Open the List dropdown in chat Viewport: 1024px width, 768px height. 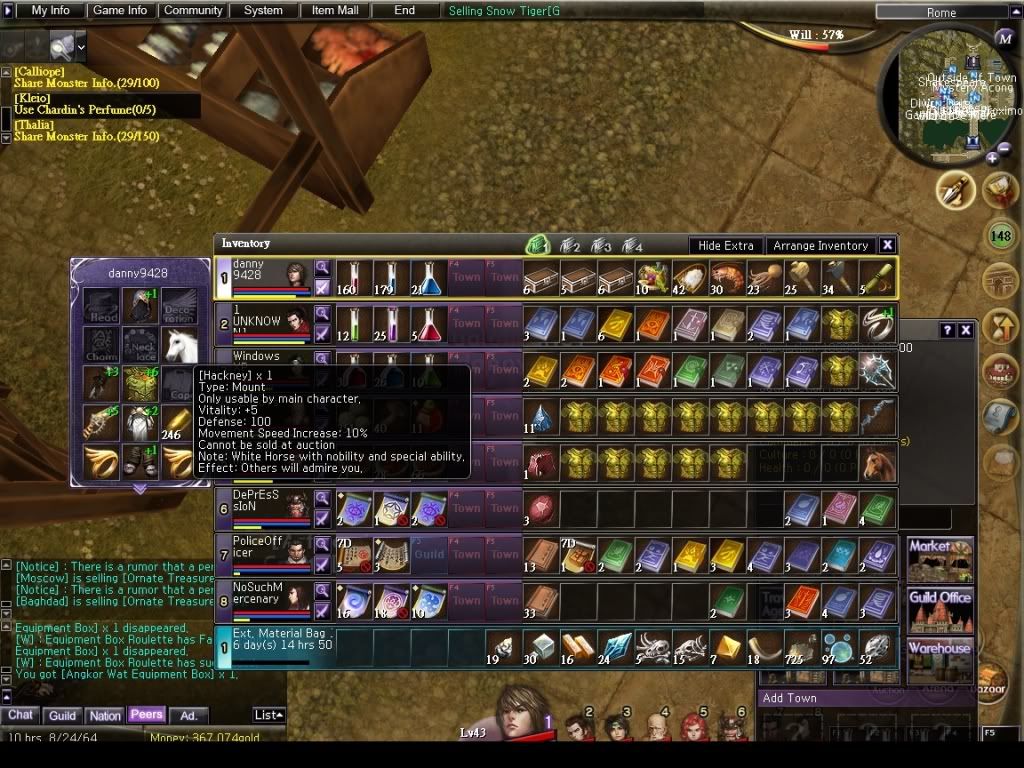coord(268,715)
